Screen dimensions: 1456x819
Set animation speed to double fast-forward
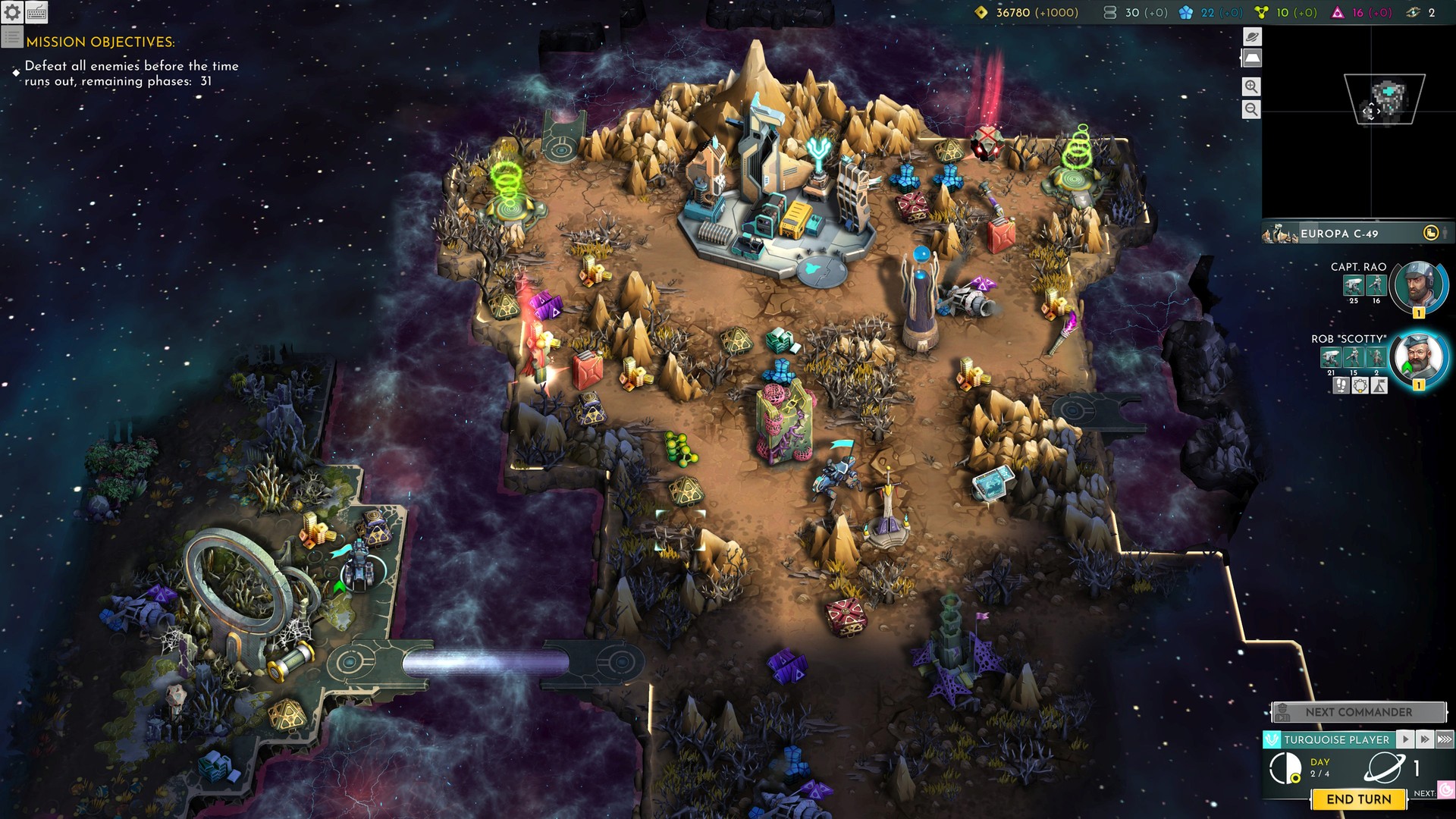pos(1424,739)
